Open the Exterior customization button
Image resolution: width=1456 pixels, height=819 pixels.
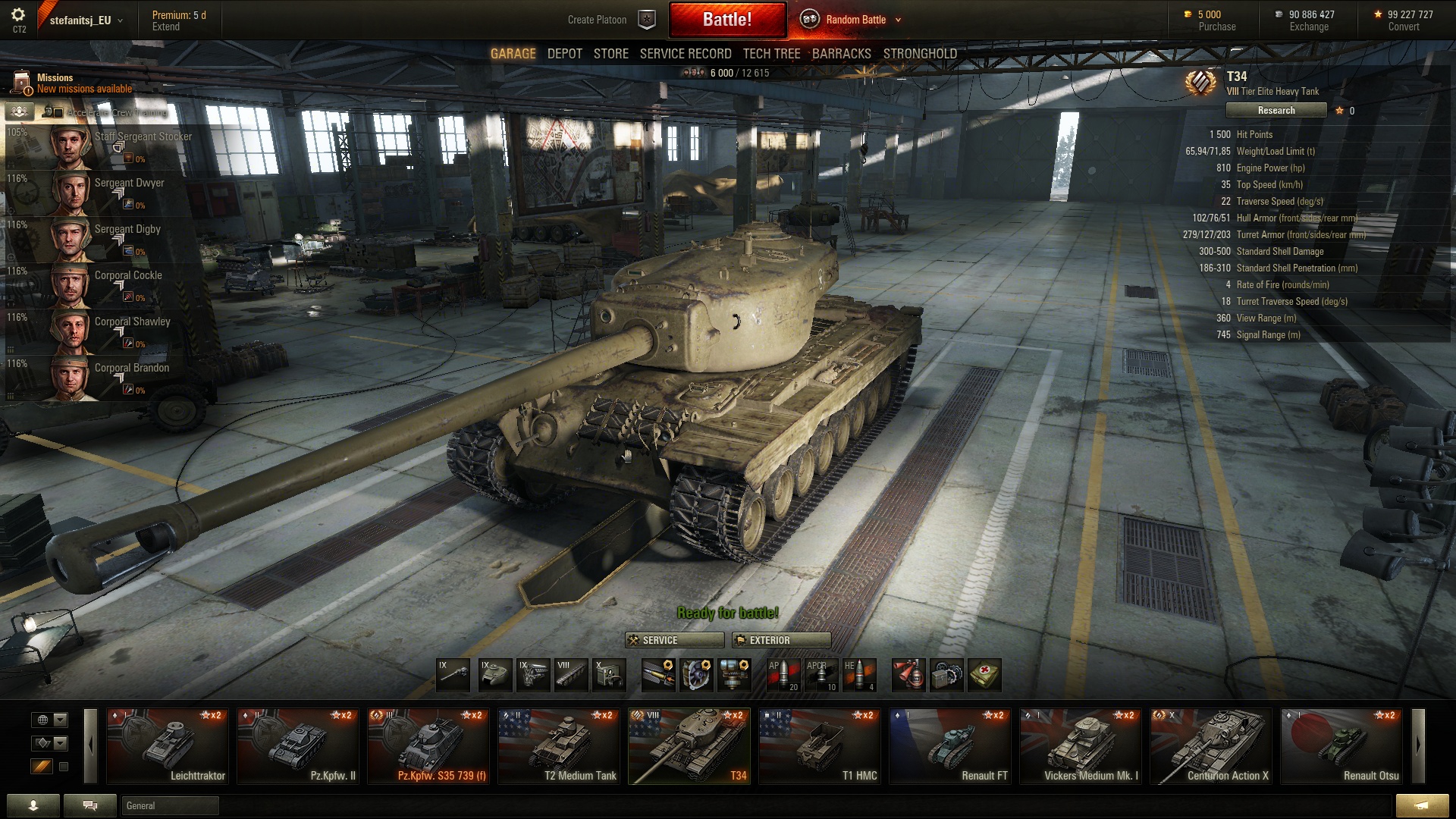click(781, 641)
